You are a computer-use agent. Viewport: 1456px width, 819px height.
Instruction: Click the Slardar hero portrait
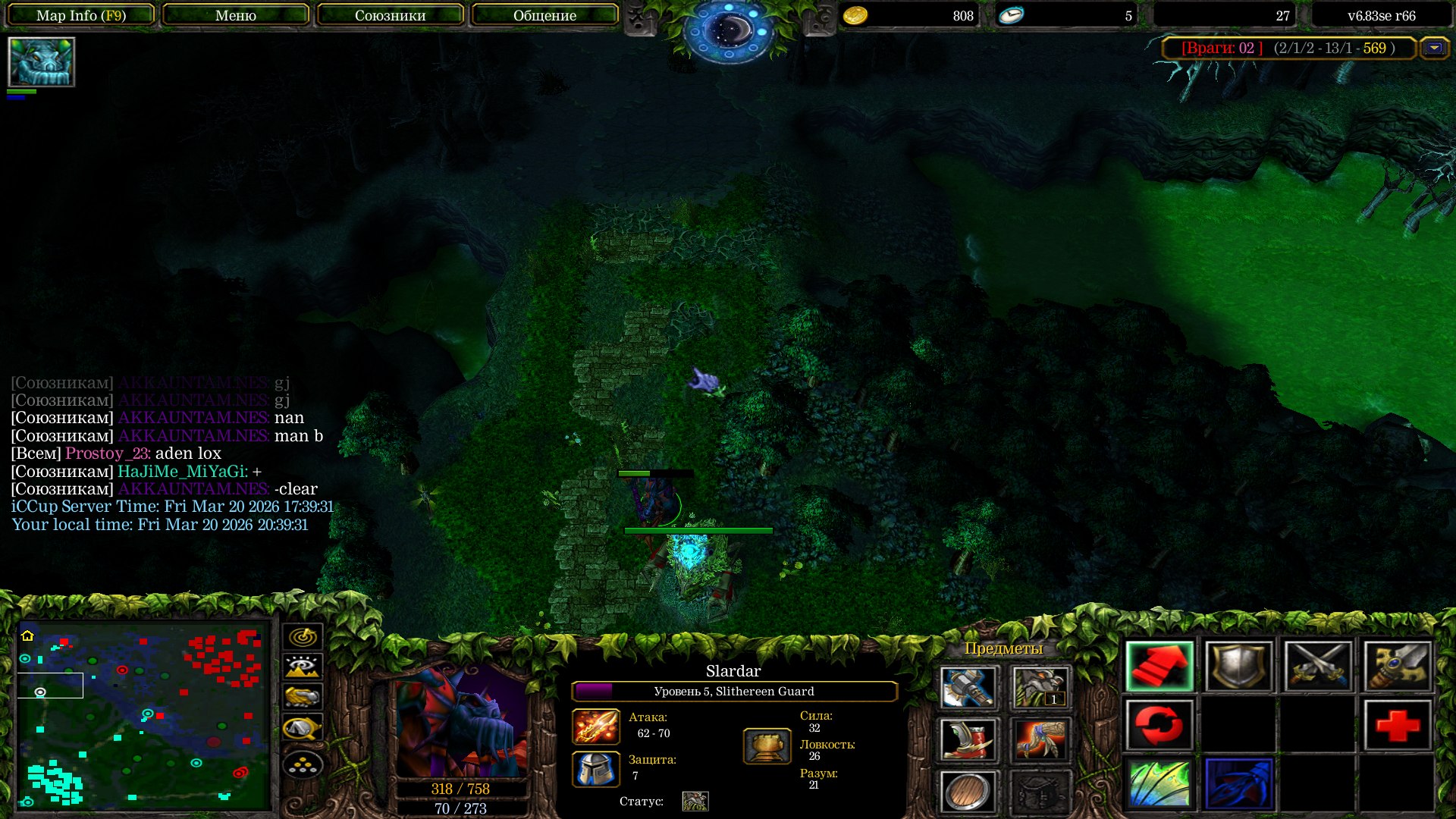(461, 723)
